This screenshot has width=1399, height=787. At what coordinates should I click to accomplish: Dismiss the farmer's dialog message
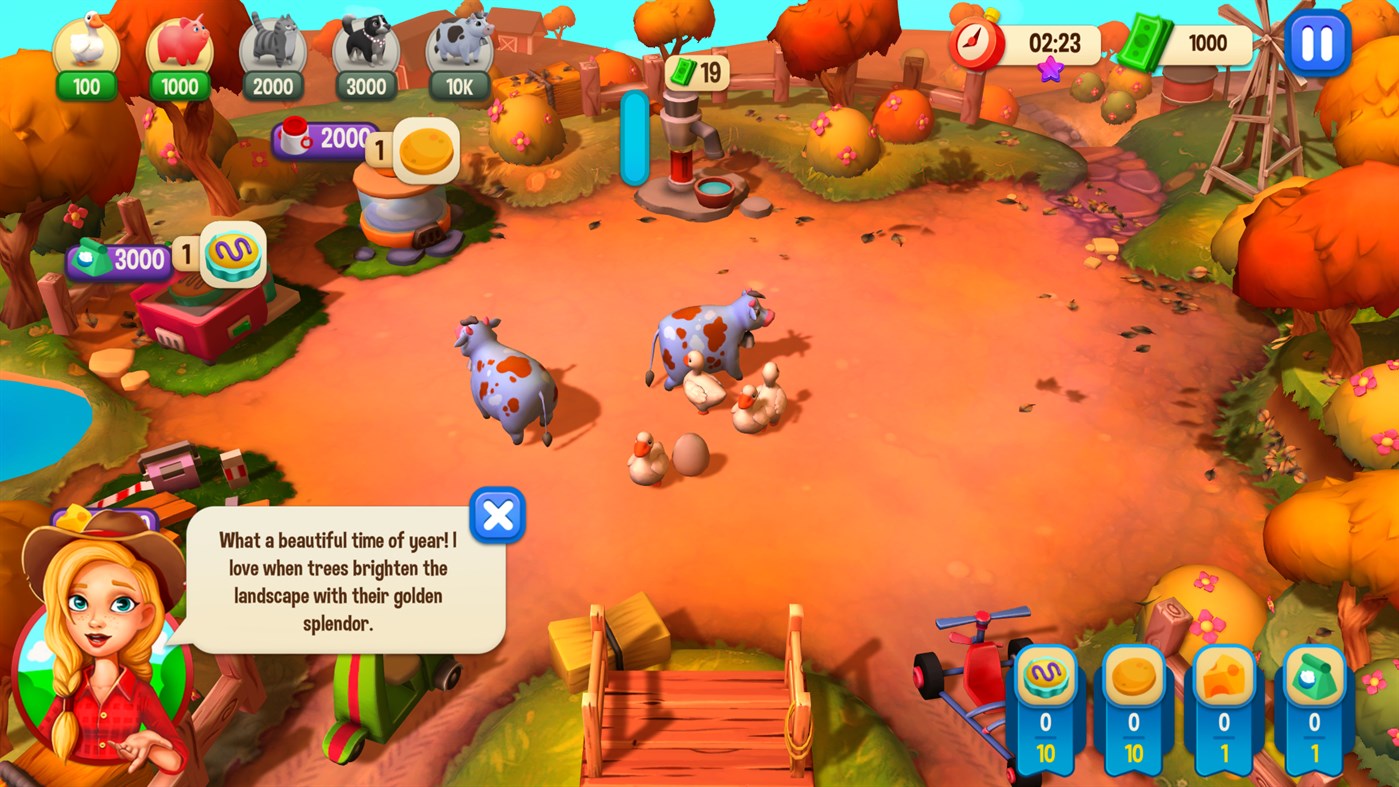[x=497, y=515]
